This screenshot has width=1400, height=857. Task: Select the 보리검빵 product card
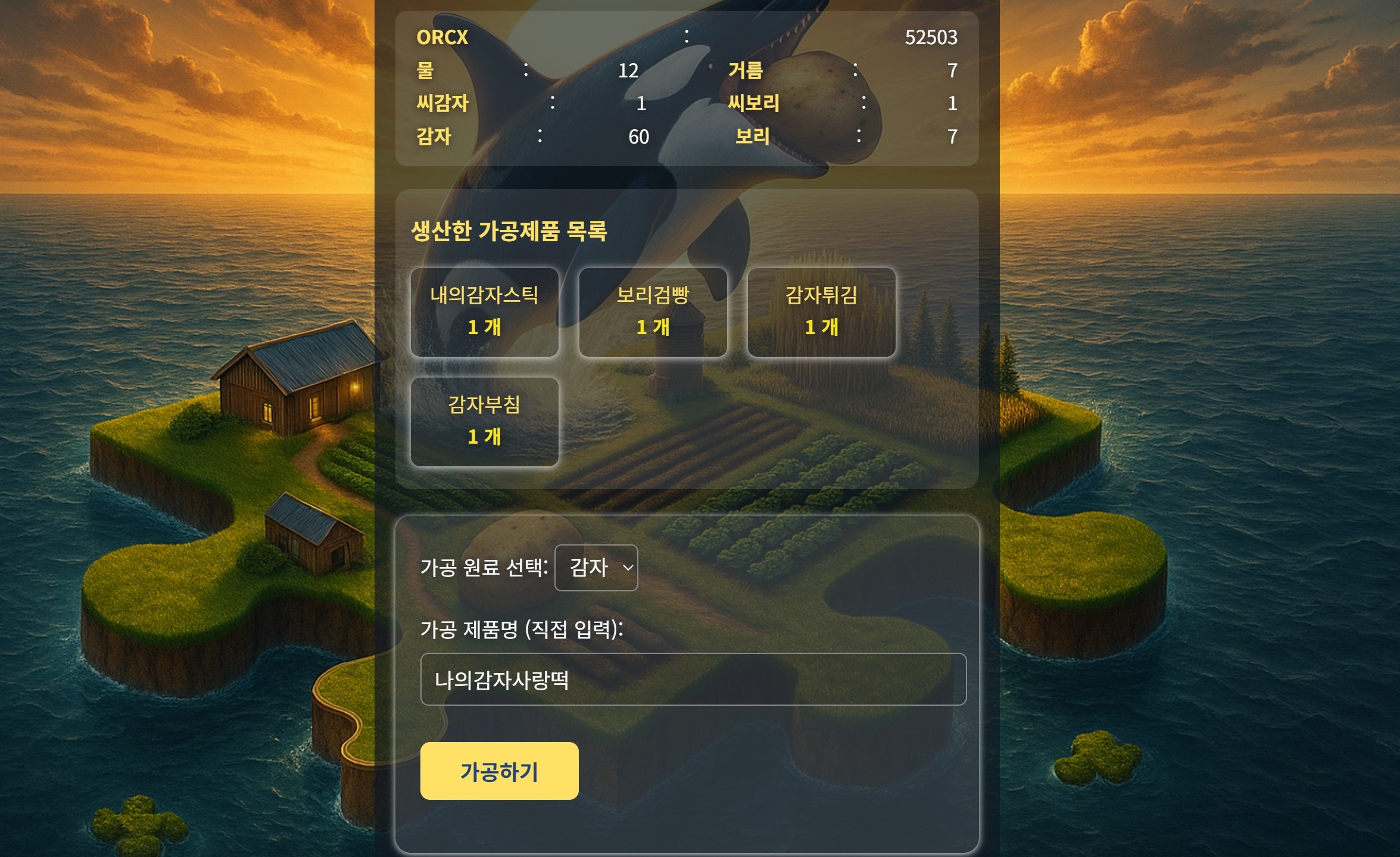tap(653, 312)
